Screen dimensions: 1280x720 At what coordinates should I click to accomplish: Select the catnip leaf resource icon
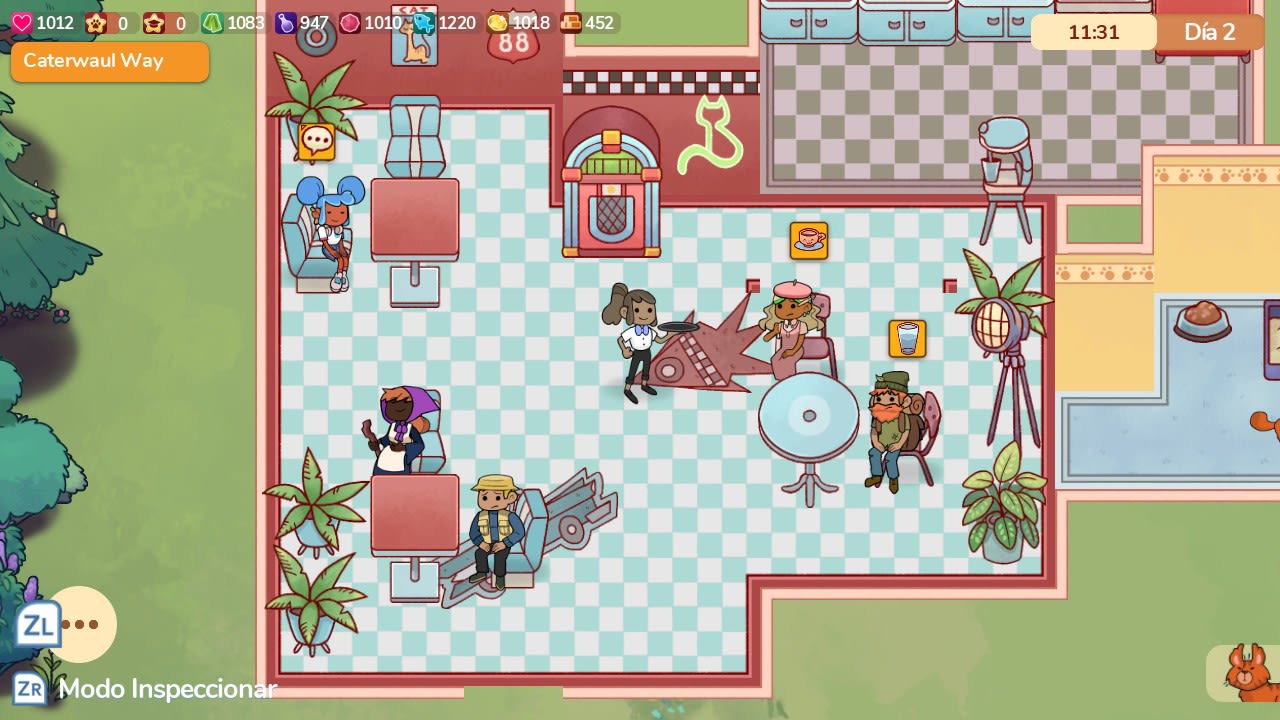point(211,22)
